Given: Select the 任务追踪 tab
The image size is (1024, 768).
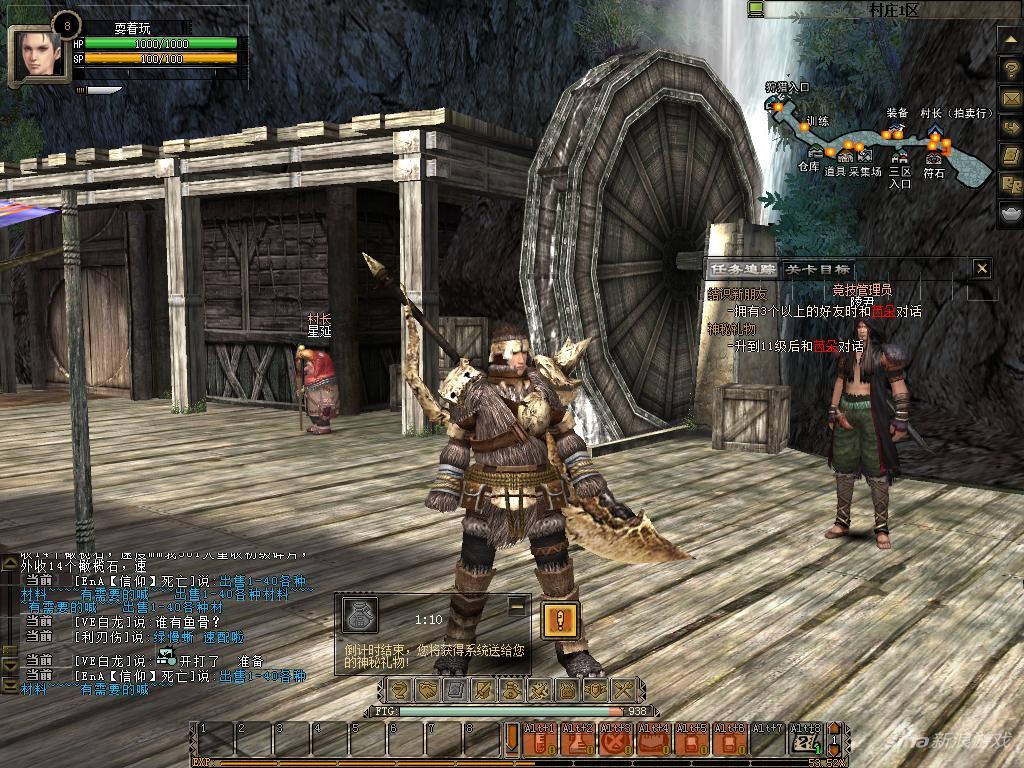Looking at the screenshot, I should 742,269.
